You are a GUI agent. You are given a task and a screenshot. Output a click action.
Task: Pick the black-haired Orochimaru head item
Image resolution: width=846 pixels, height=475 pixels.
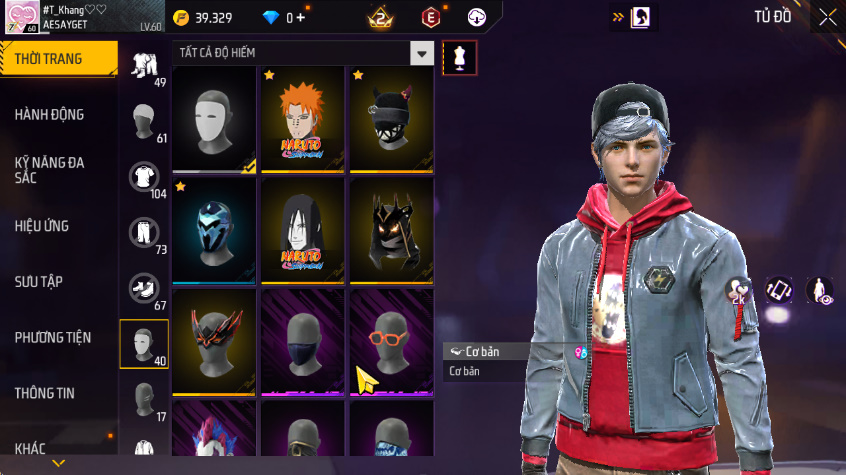coord(303,230)
